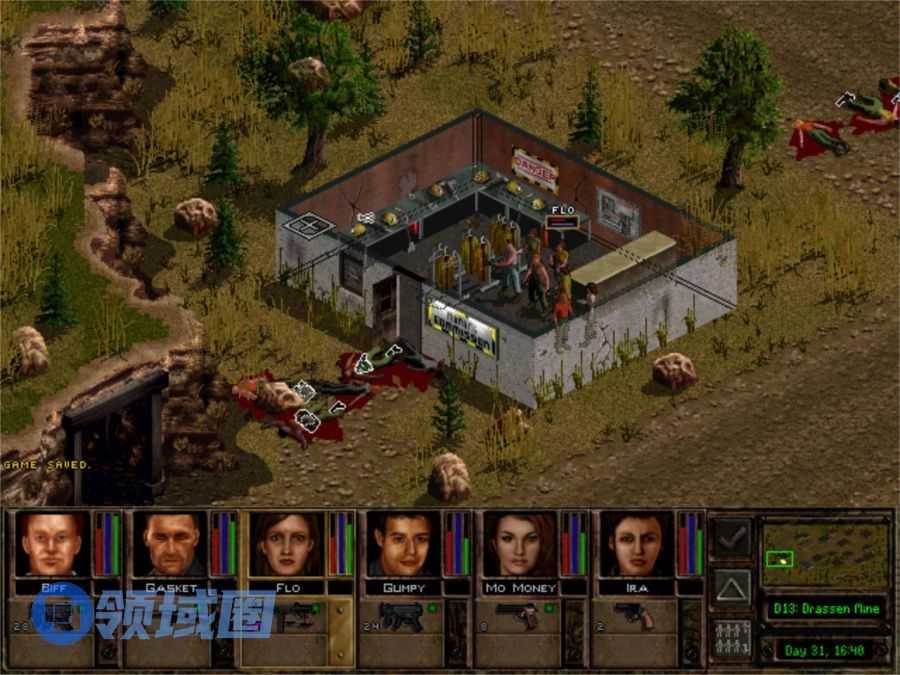The width and height of the screenshot is (900, 675).
Task: Click the sector overview minimap
Action: click(824, 553)
